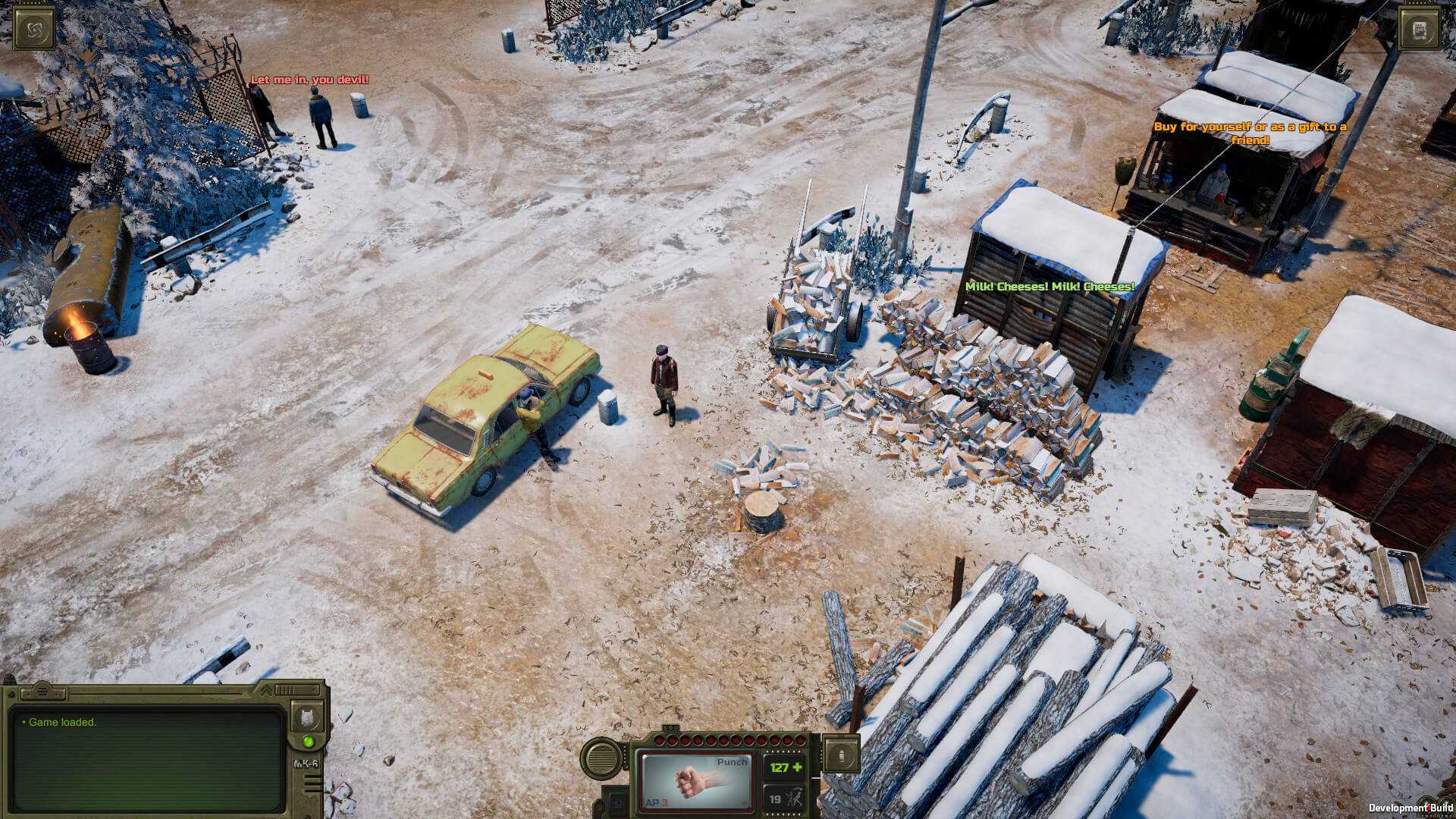1456x819 pixels.
Task: Expand the message log with the double-chevron arrow
Action: pos(266,690)
